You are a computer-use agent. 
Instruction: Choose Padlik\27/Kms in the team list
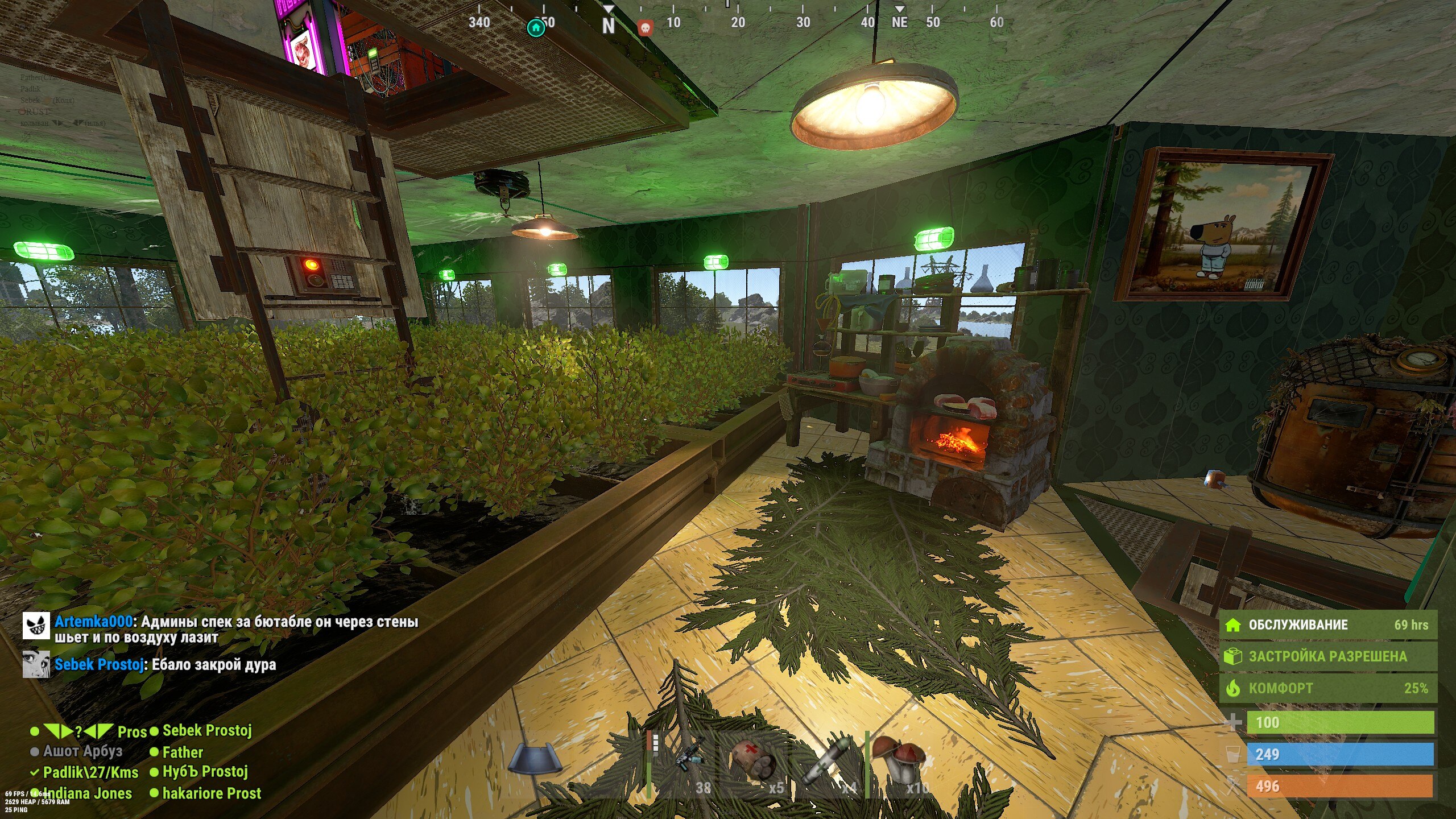tap(90, 772)
